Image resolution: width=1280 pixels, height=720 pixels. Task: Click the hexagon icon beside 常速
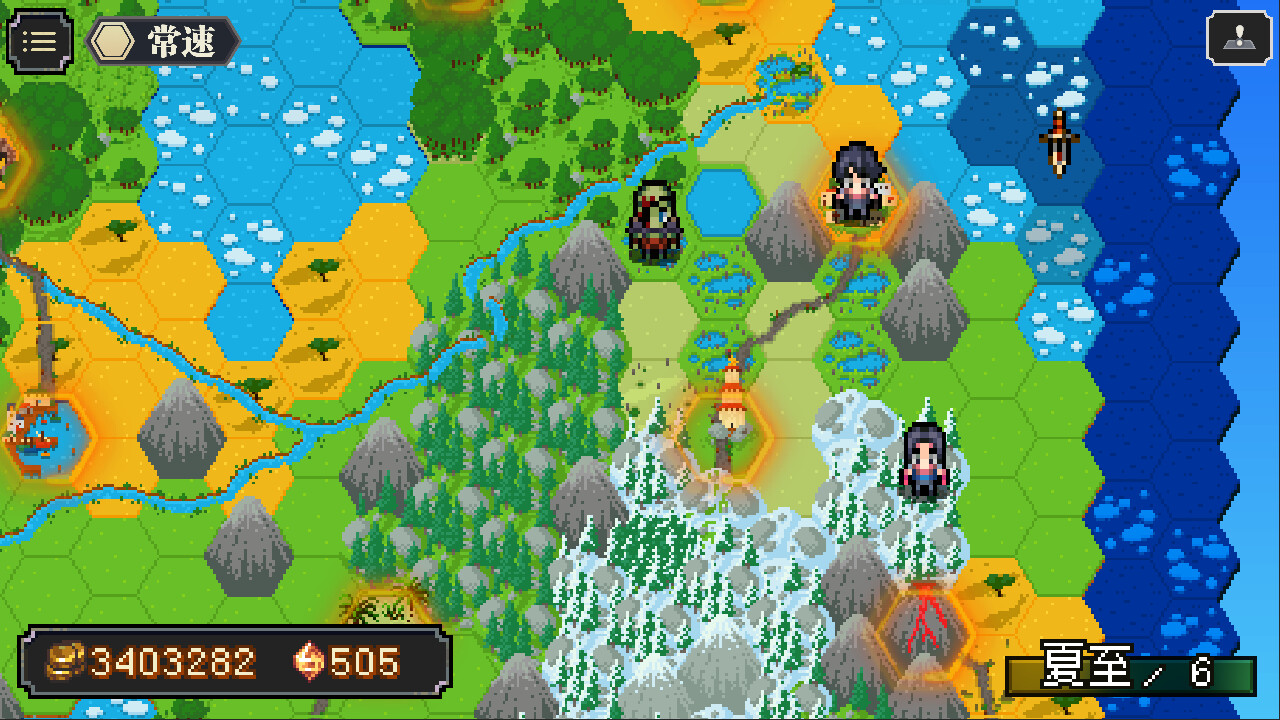112,42
